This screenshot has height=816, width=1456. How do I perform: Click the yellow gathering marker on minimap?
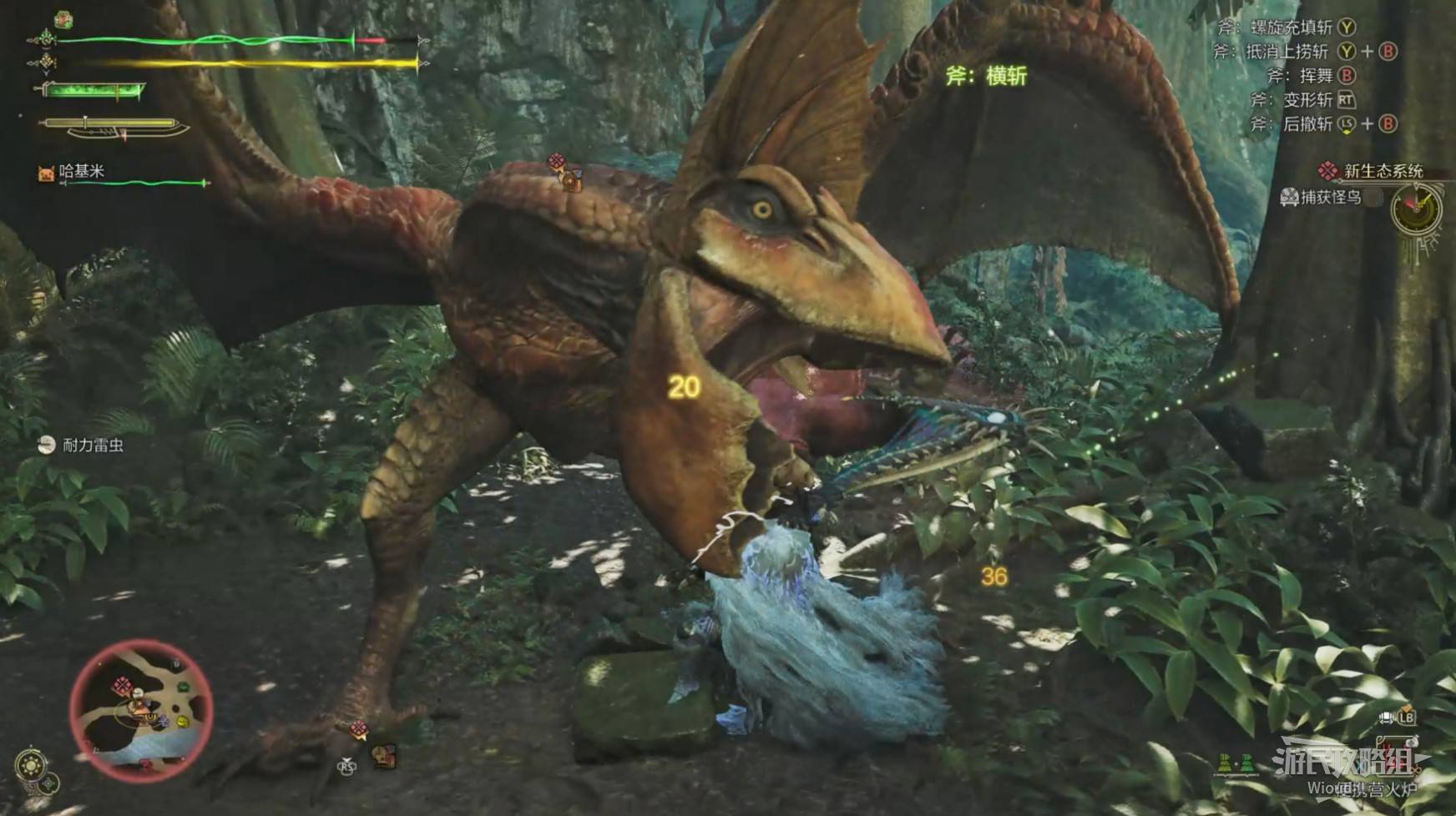(182, 722)
